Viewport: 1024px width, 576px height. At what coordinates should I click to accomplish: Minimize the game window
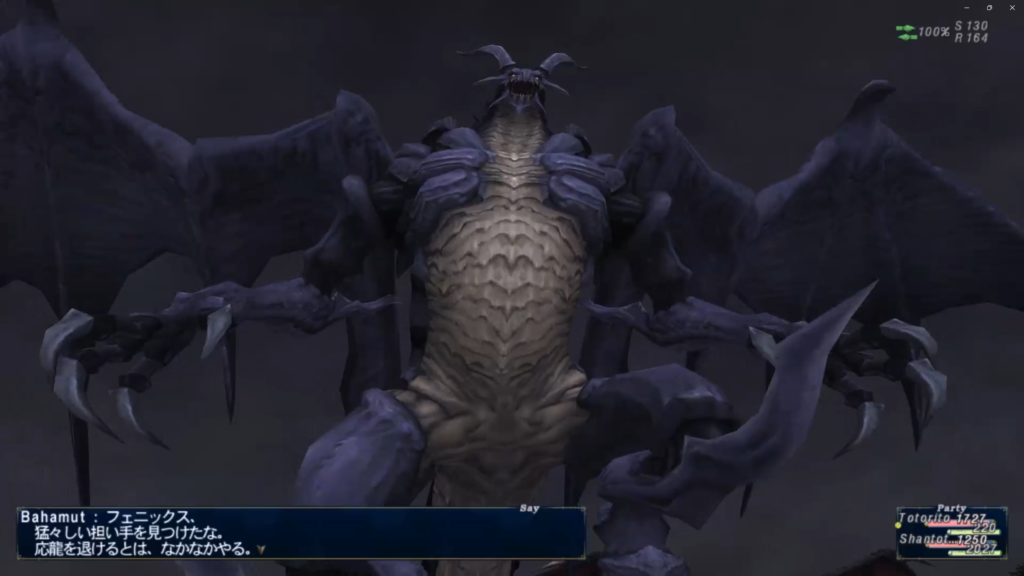coord(966,7)
